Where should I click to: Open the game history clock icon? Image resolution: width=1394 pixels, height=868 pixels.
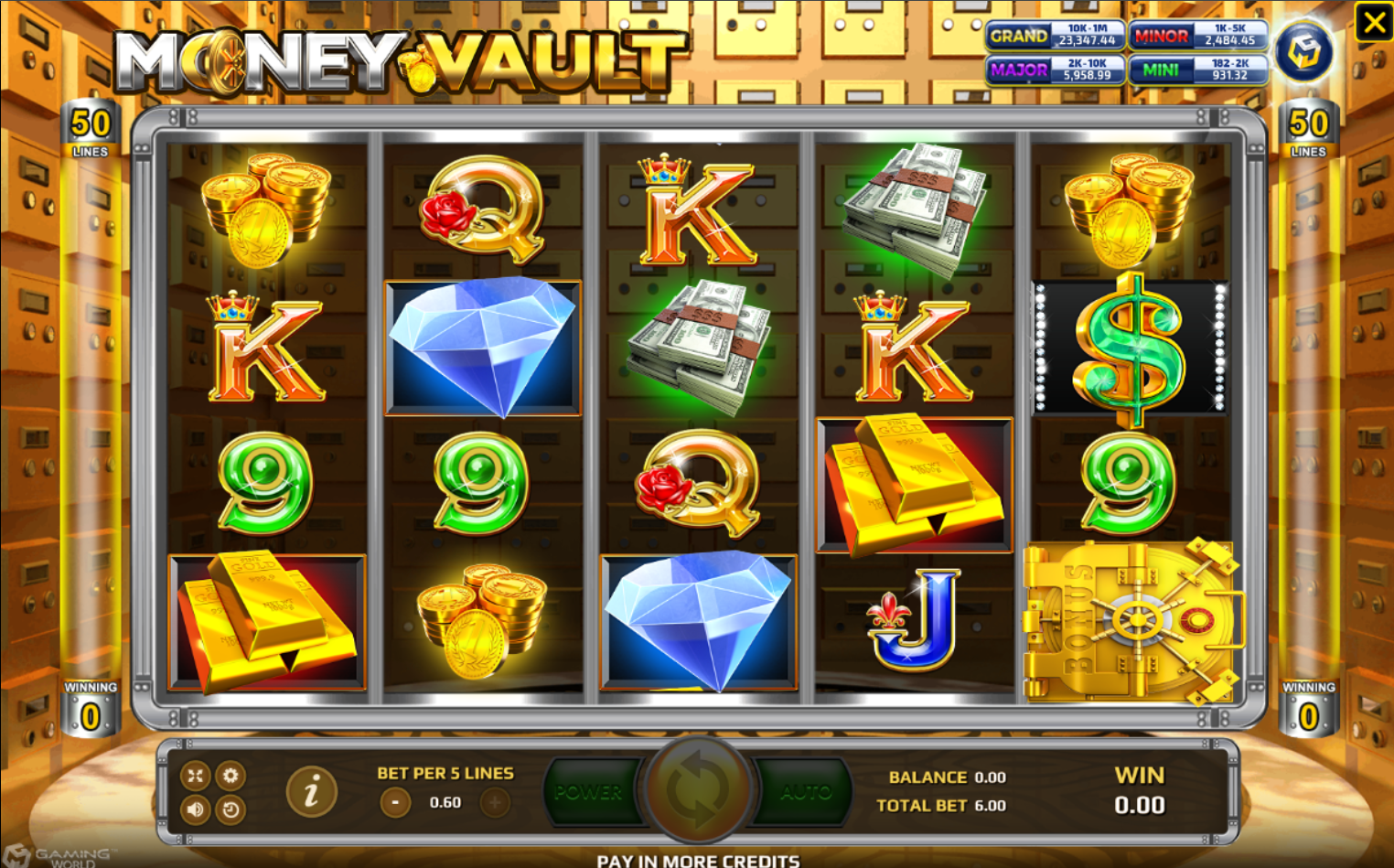coord(231,810)
